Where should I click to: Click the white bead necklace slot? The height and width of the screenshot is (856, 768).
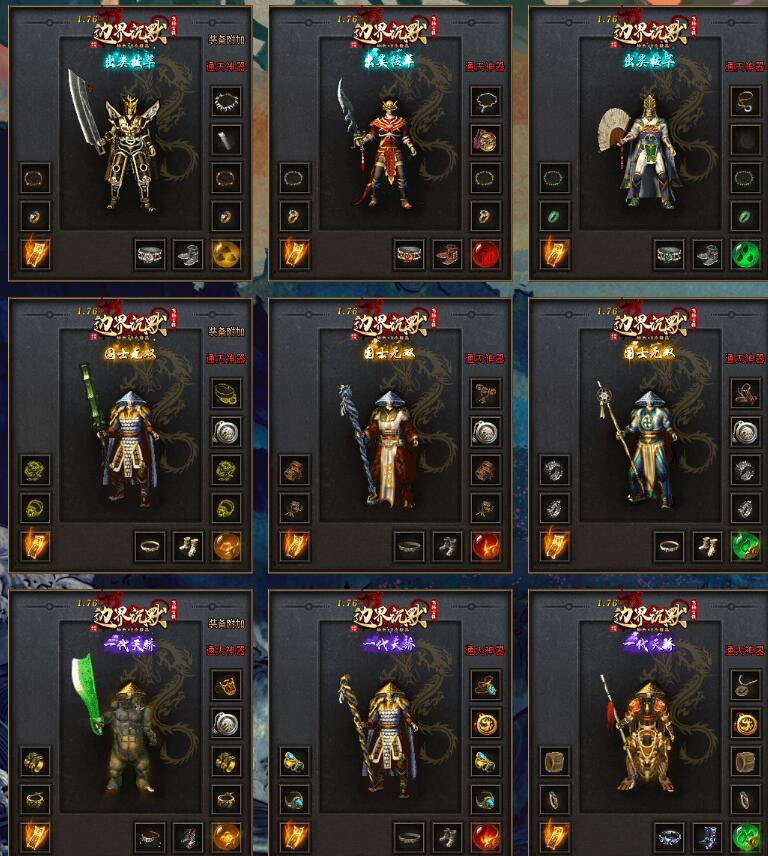[x=226, y=101]
